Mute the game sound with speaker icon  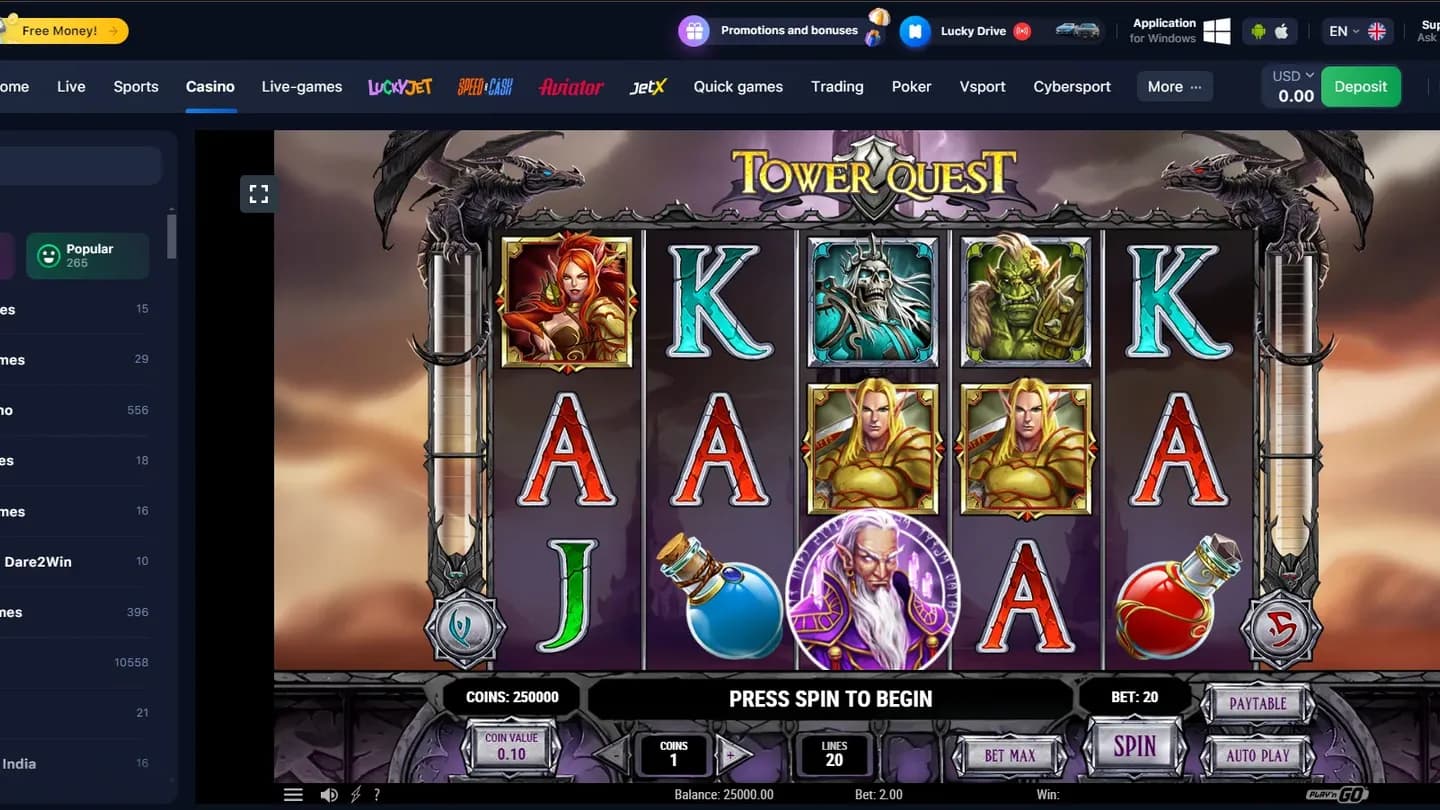pyautogui.click(x=329, y=794)
